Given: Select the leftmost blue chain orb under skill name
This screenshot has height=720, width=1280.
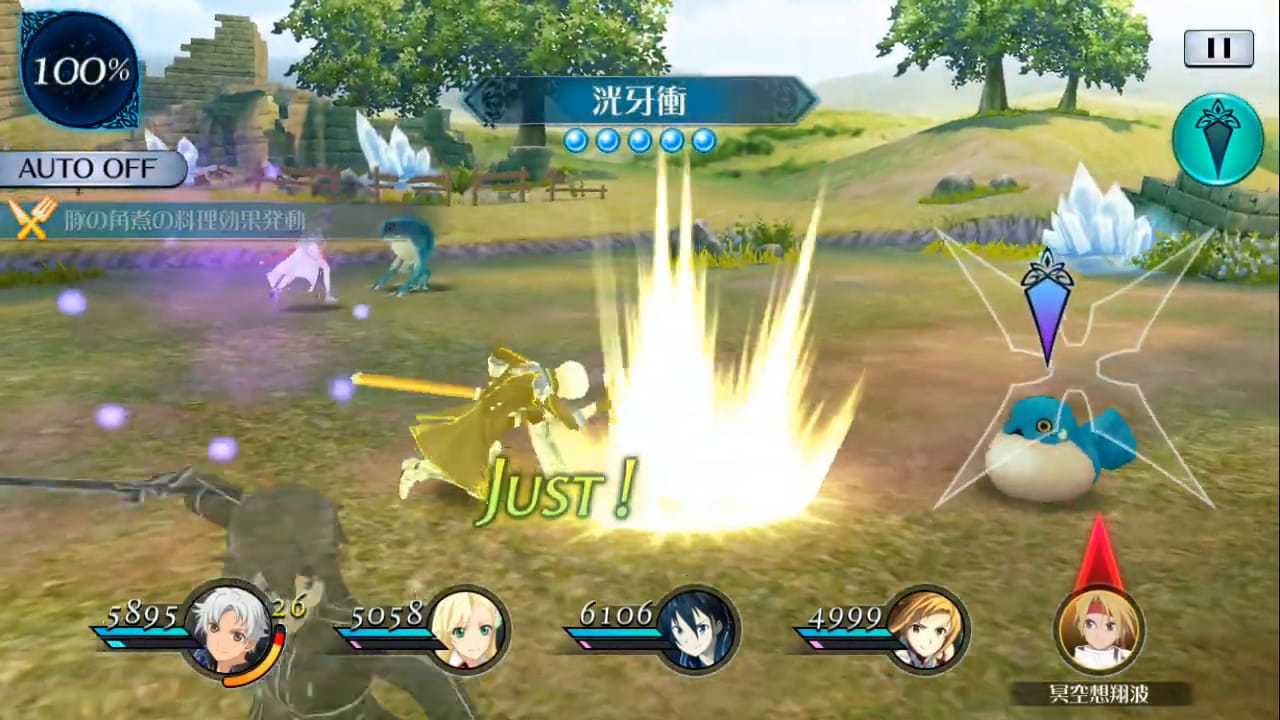Looking at the screenshot, I should [575, 141].
